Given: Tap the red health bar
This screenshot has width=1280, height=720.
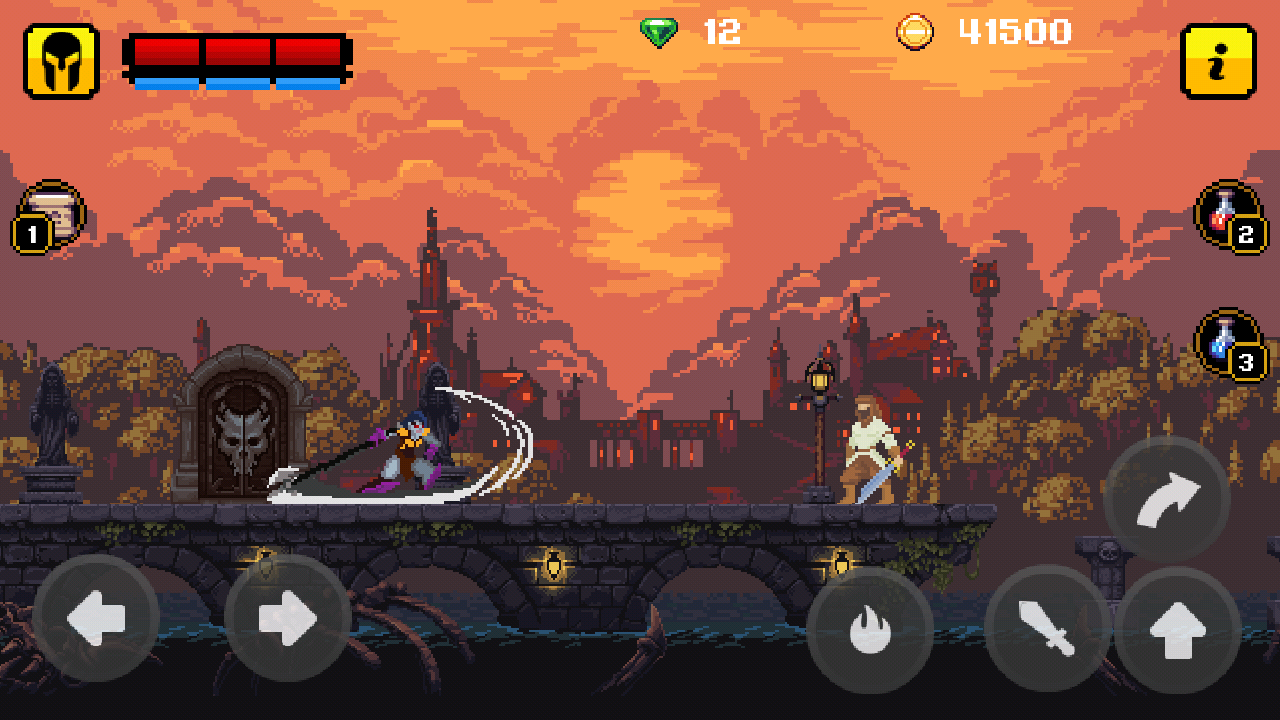Looking at the screenshot, I should (238, 50).
